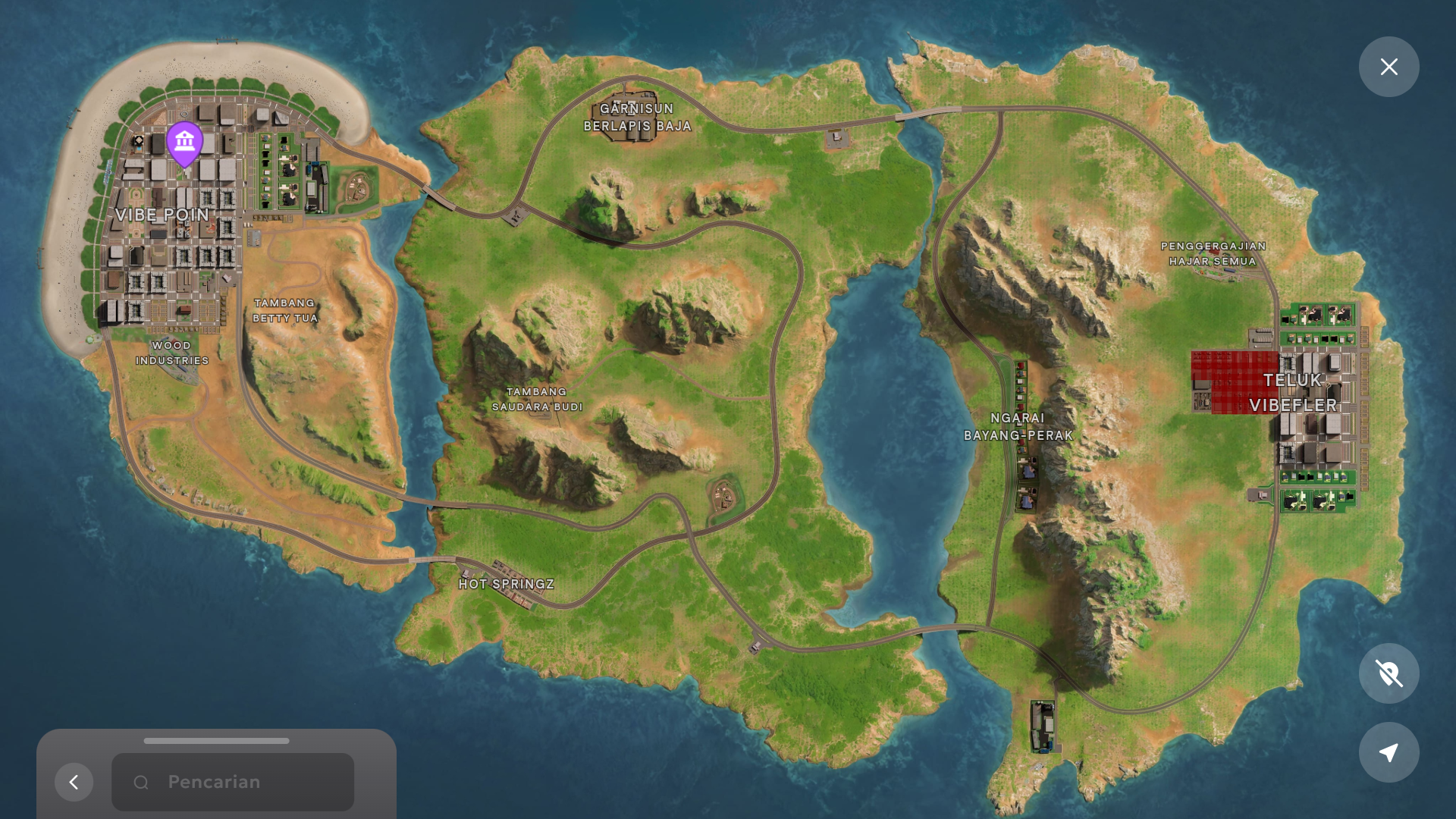Expand the search panel's top handle
The height and width of the screenshot is (819, 1456).
tap(216, 741)
